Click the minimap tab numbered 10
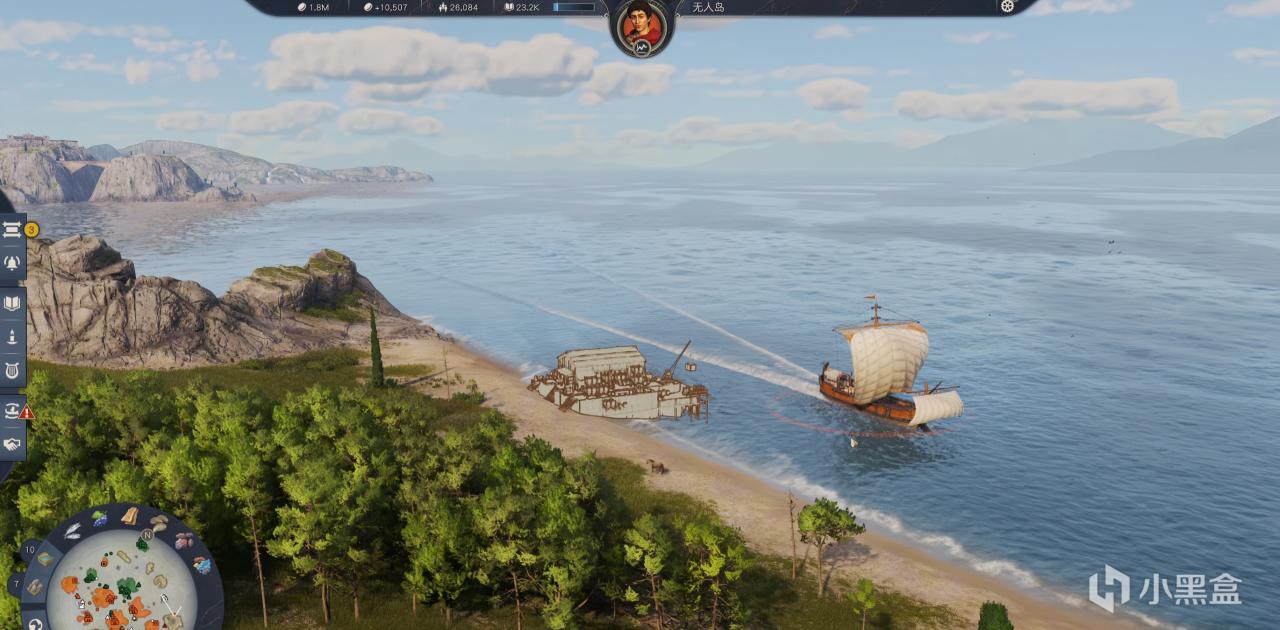Screen dimensions: 1280x630 pyautogui.click(x=29, y=548)
